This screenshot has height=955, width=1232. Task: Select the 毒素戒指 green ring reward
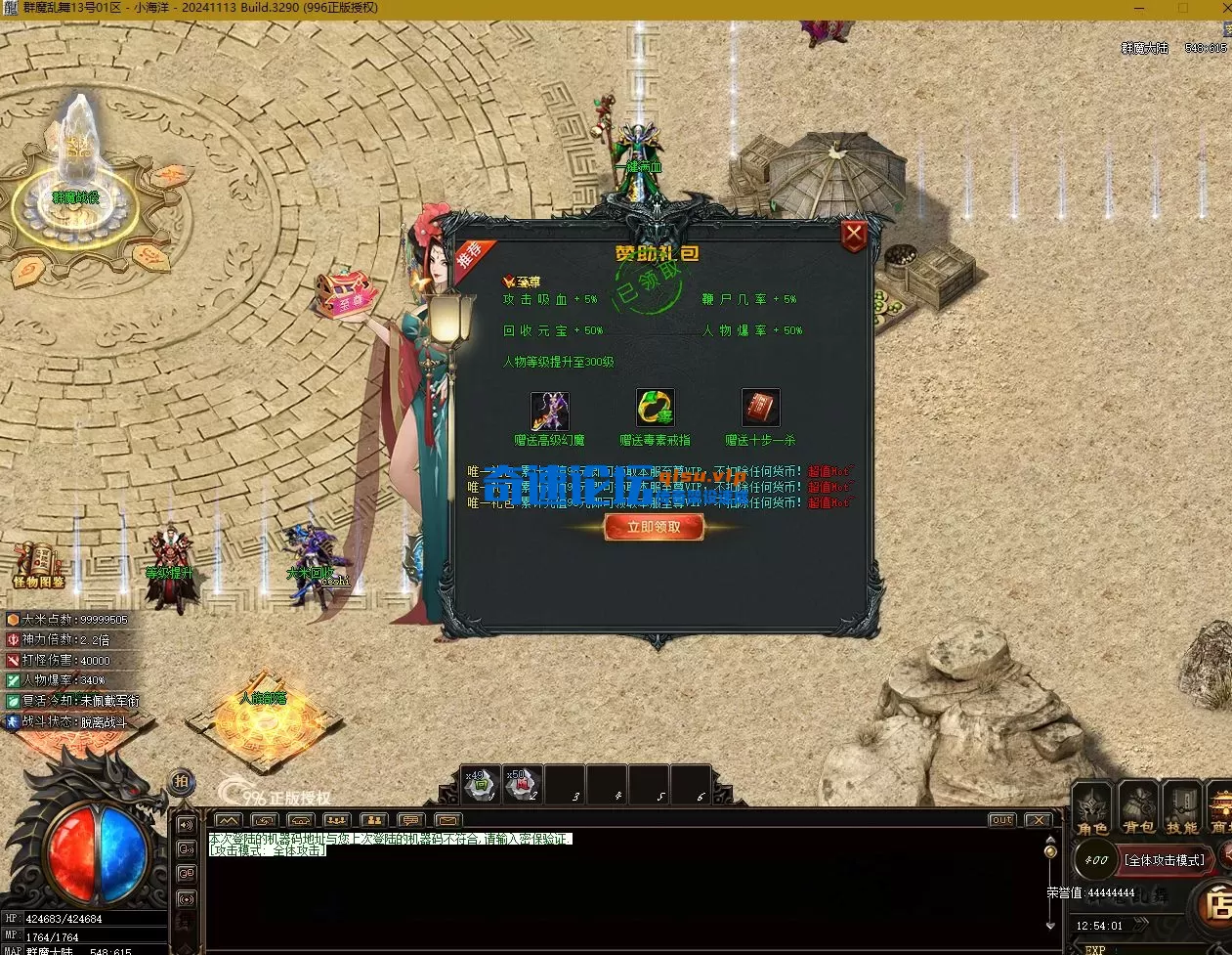coord(655,409)
